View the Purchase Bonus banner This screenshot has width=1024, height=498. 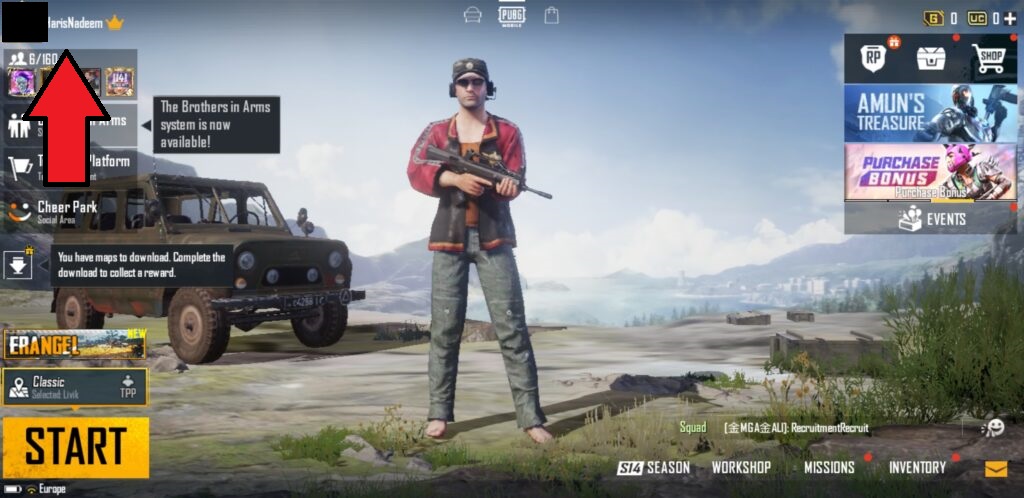(x=930, y=170)
